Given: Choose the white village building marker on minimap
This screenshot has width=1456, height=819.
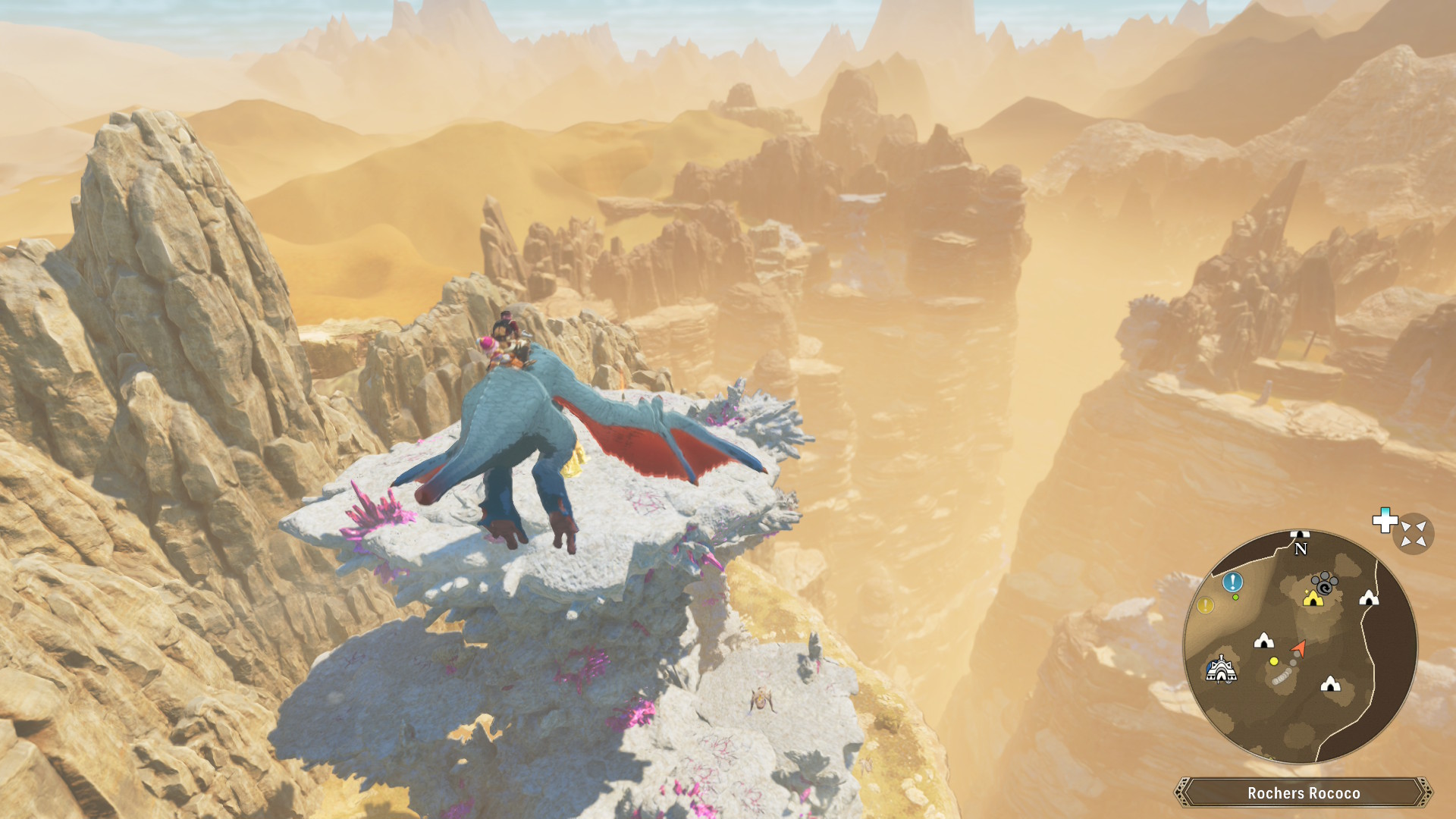Looking at the screenshot, I should [1221, 670].
